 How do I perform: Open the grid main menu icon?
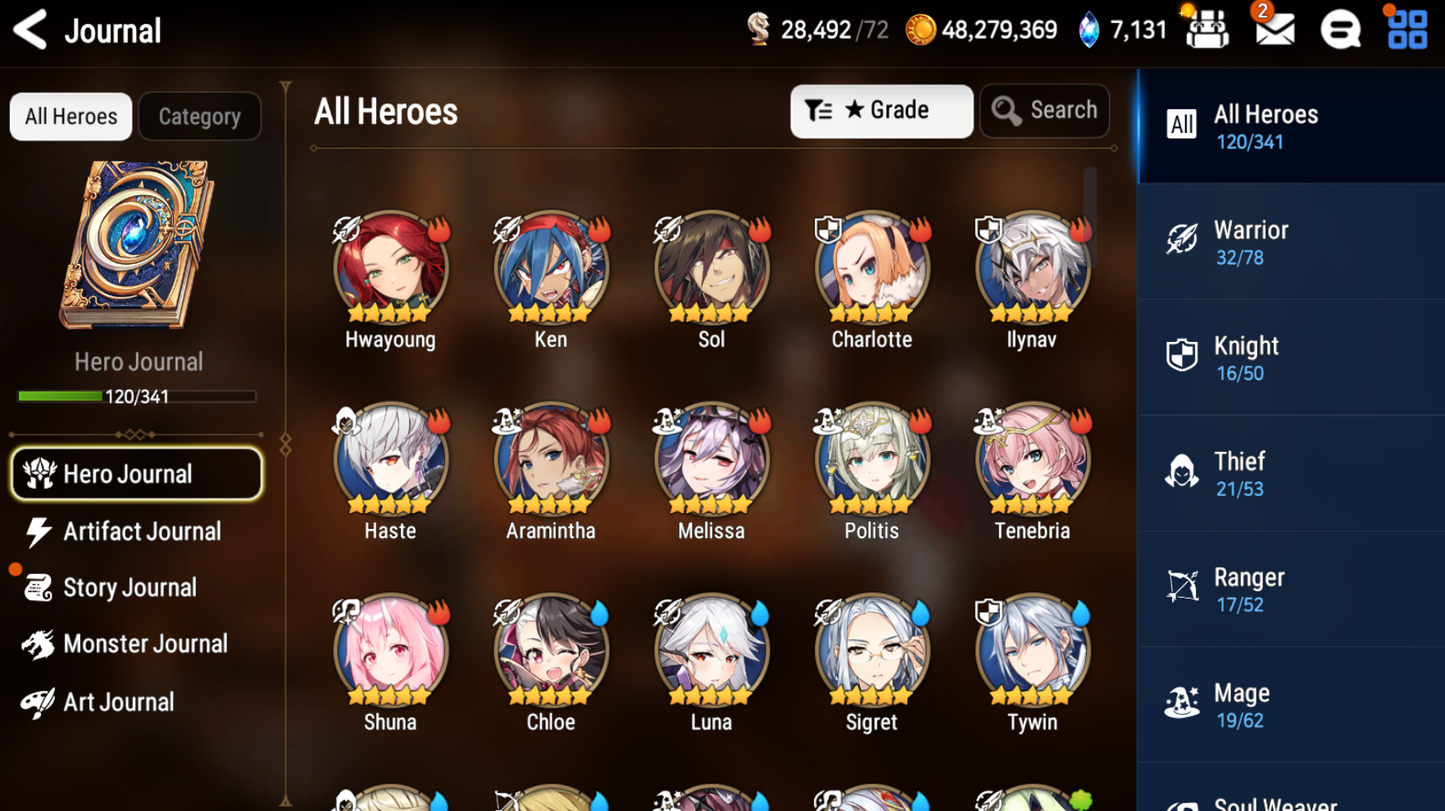click(1407, 30)
